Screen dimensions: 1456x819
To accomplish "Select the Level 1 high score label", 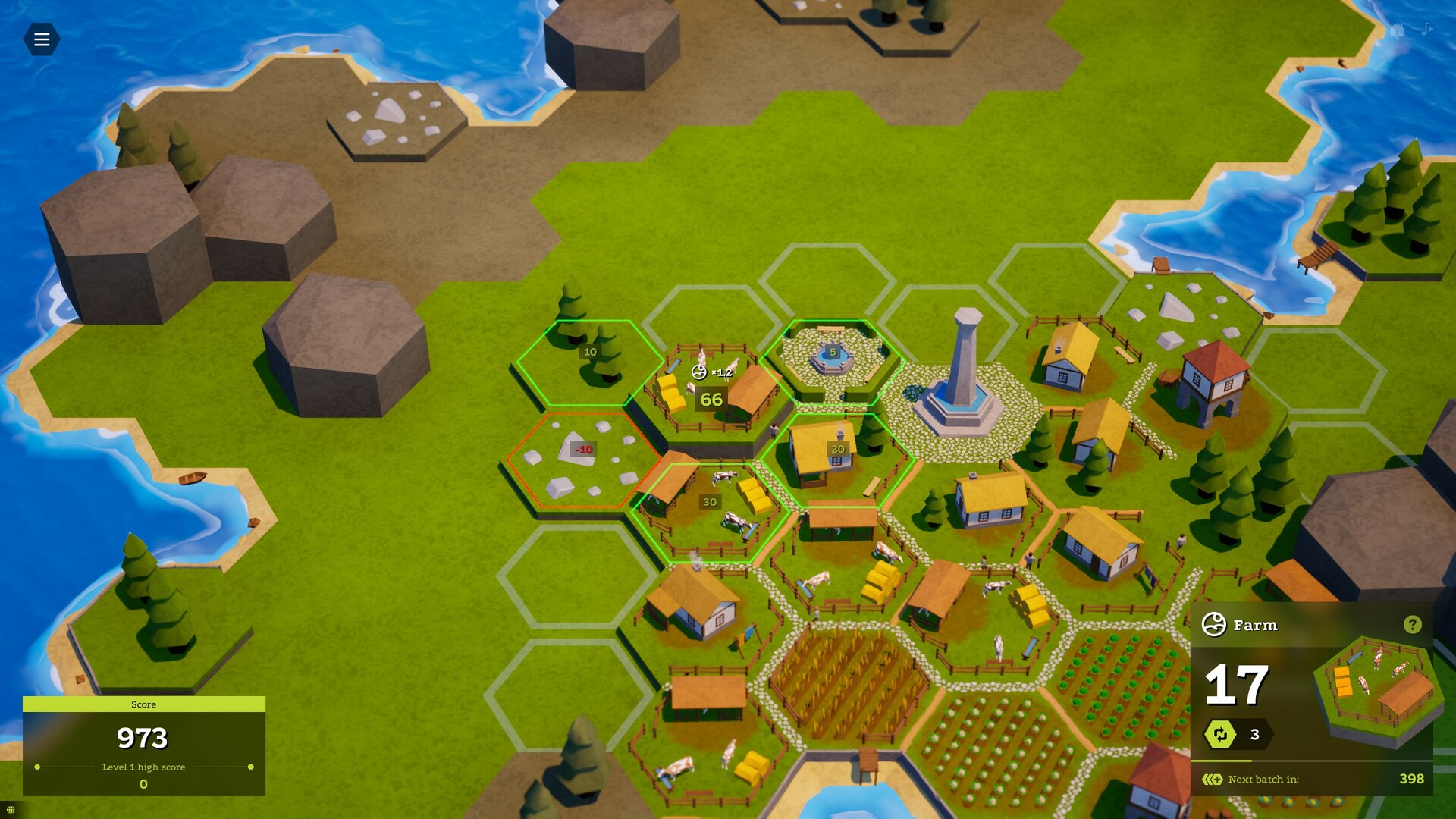I will pyautogui.click(x=143, y=767).
